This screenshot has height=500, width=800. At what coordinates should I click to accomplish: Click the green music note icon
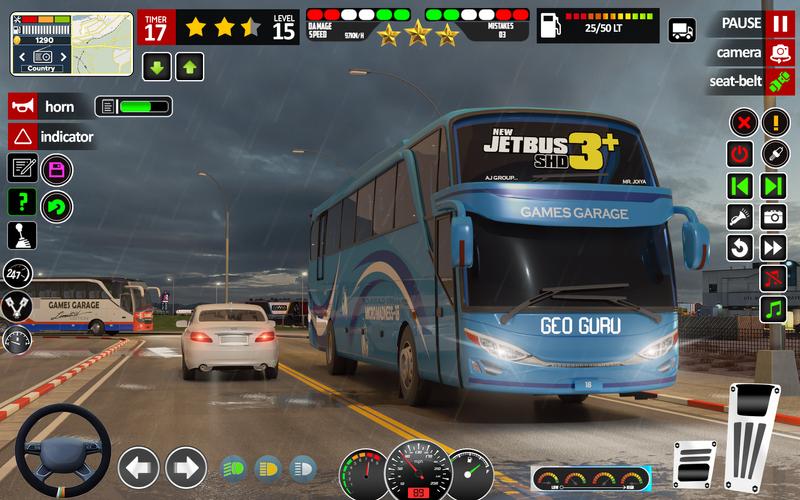(x=772, y=308)
